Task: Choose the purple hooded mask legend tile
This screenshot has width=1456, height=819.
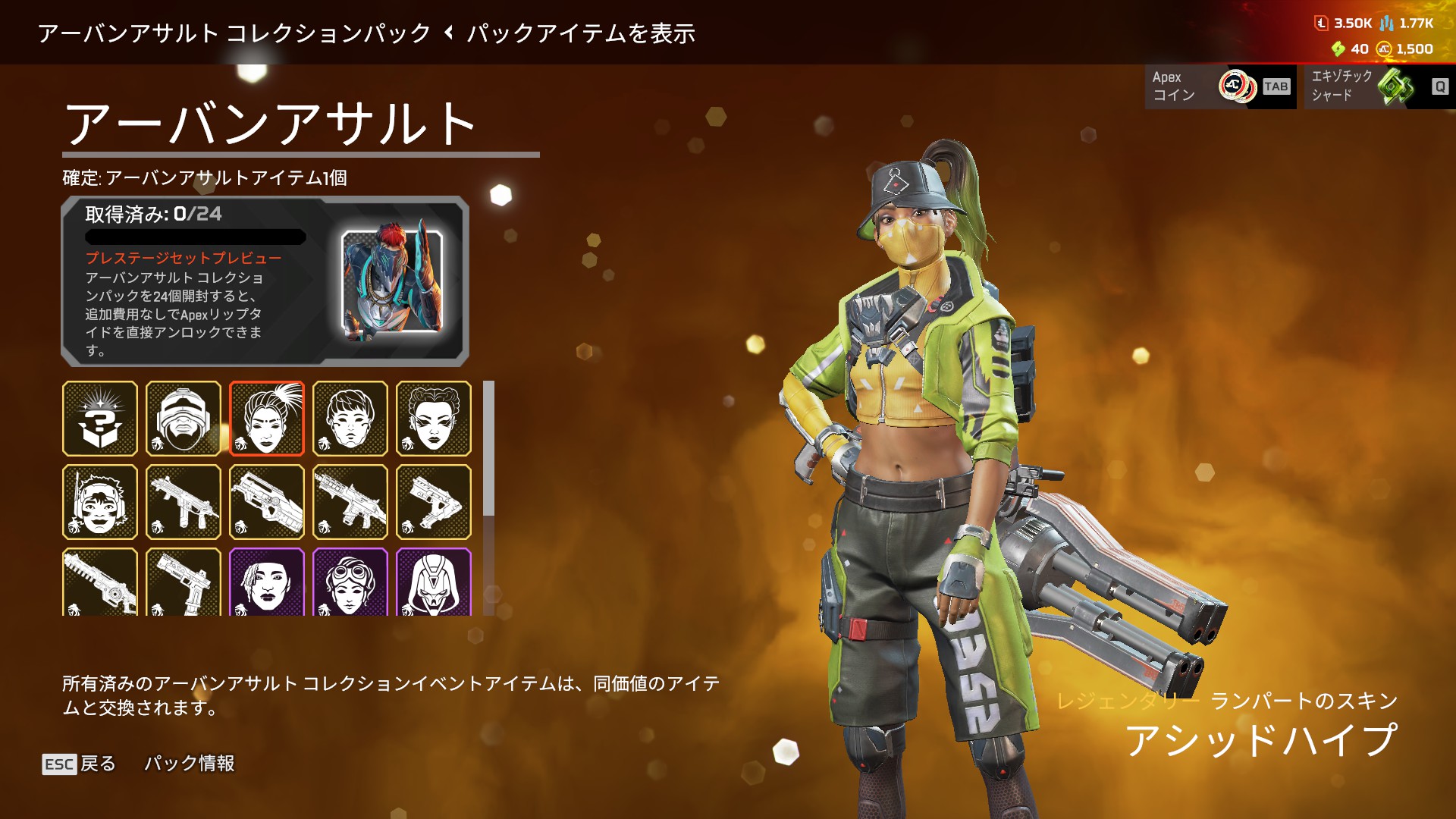Action: pyautogui.click(x=434, y=582)
